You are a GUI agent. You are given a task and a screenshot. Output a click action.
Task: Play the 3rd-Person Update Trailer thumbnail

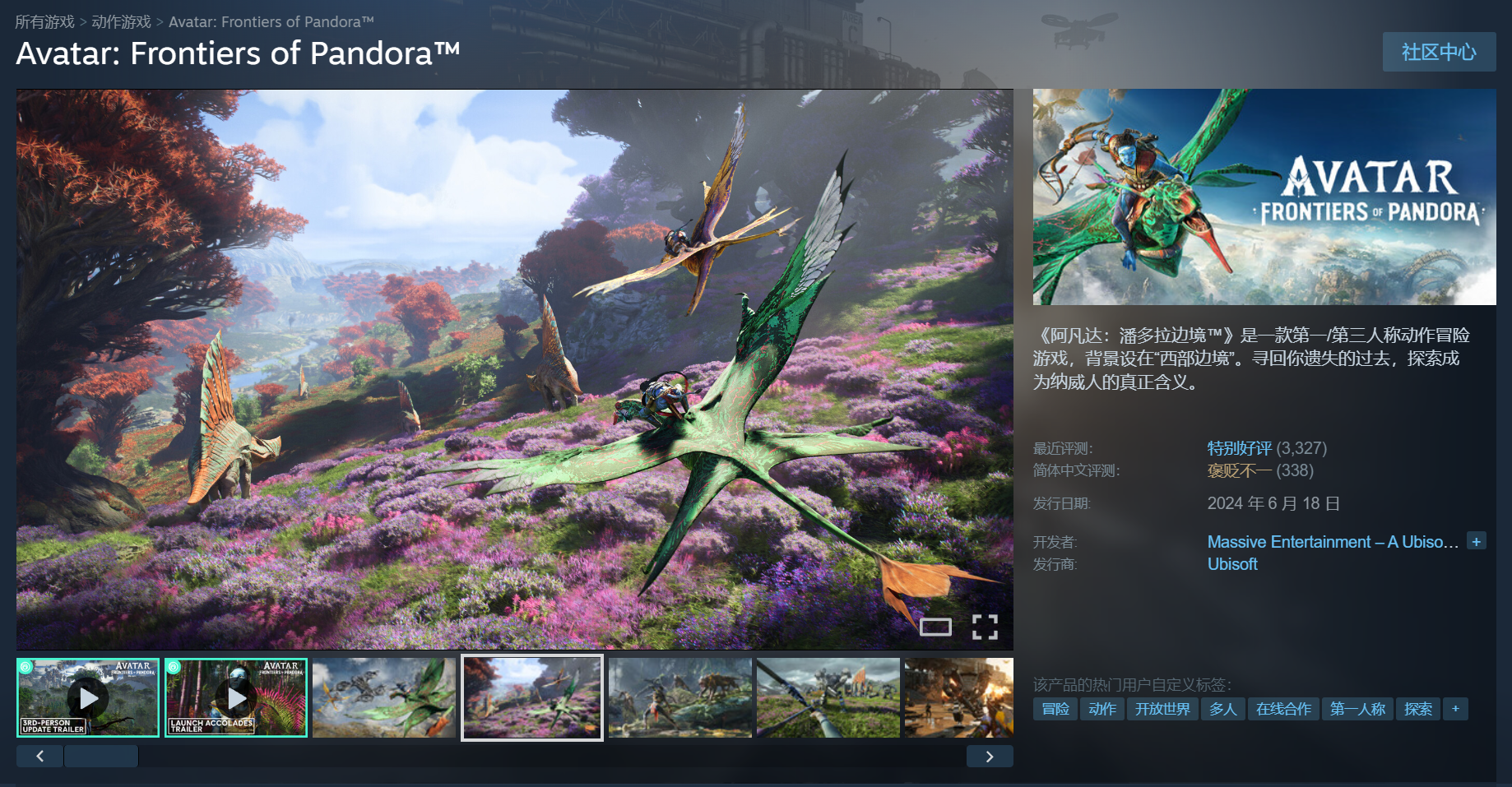pos(88,697)
